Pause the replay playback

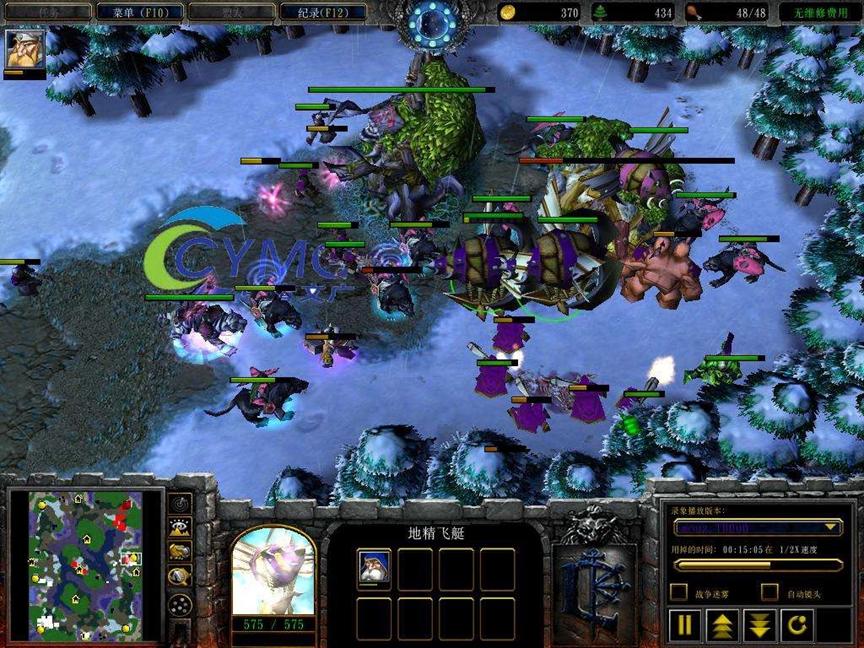(x=685, y=627)
